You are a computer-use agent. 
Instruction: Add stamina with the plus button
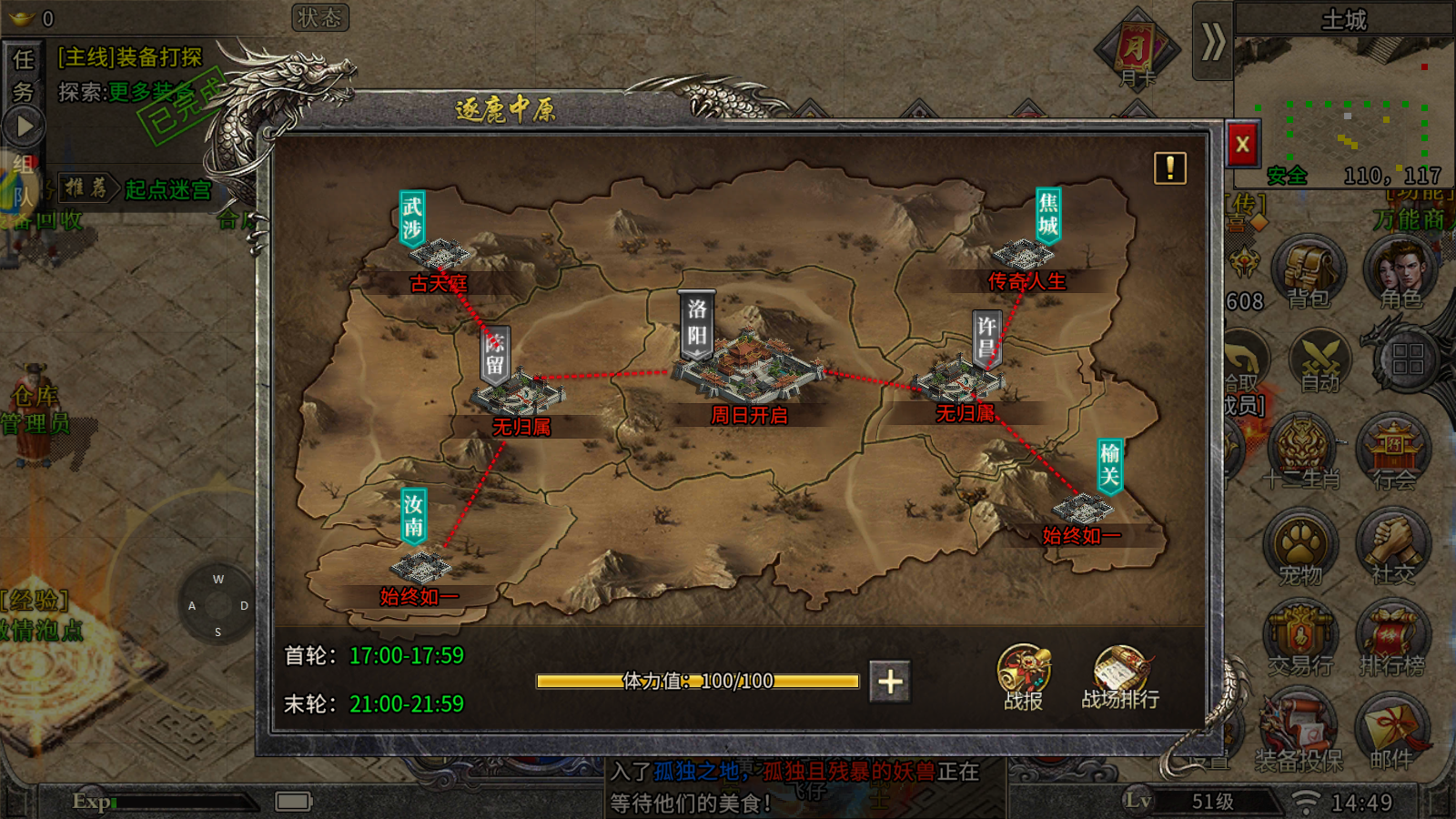tap(890, 682)
